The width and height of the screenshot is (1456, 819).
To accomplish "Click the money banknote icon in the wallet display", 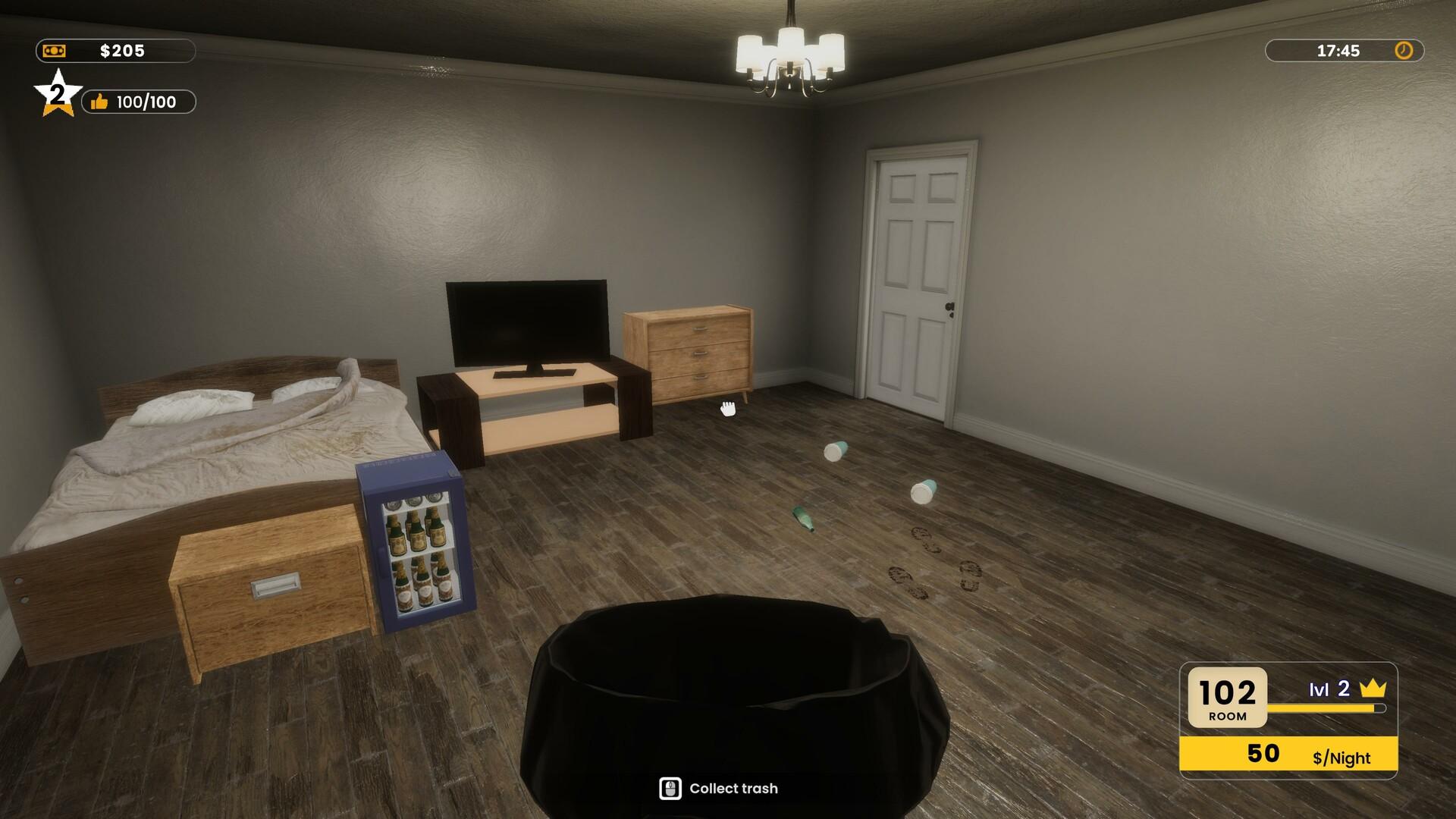I will pos(54,52).
